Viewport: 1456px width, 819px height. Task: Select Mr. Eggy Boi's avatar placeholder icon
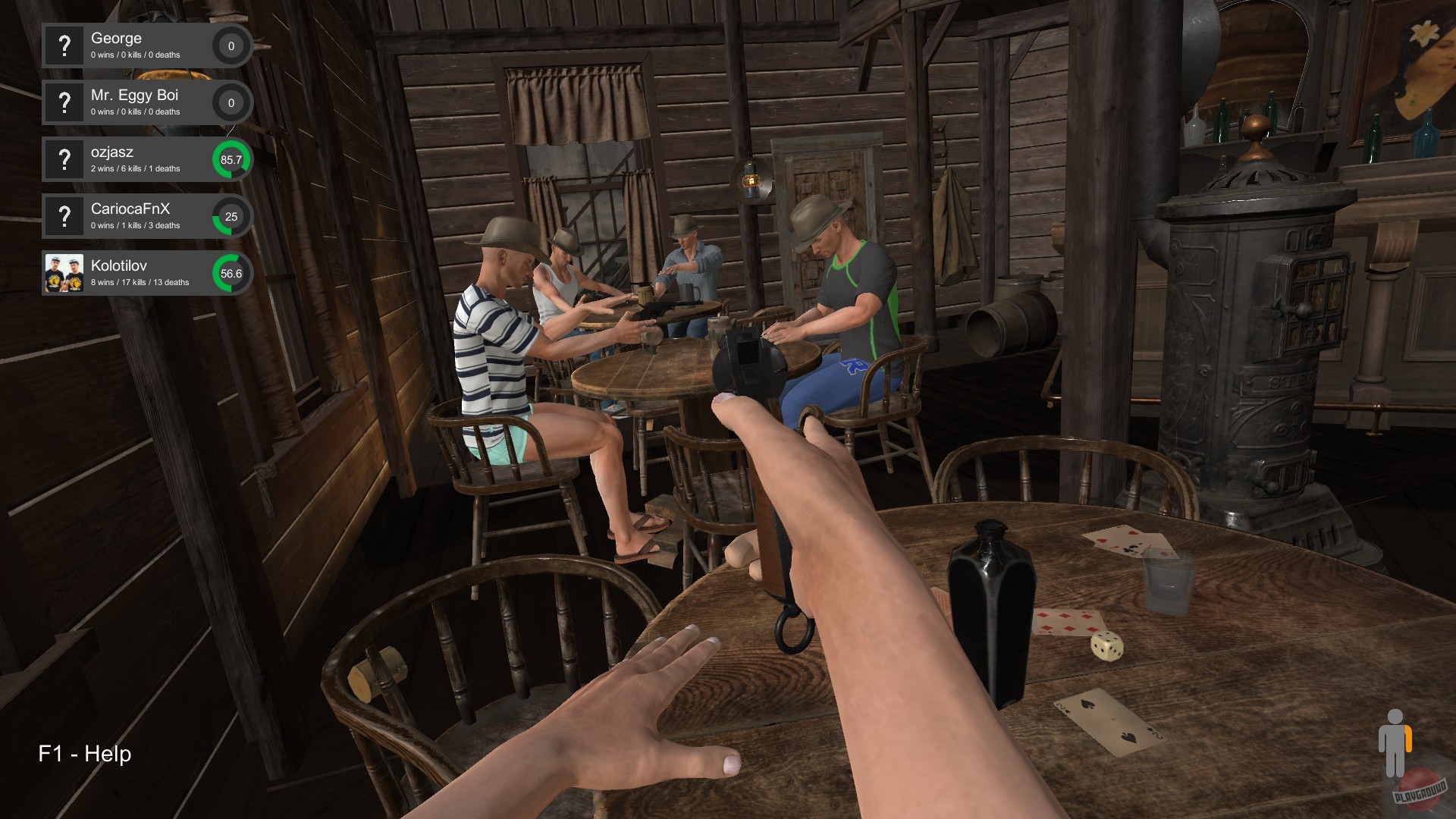64,102
